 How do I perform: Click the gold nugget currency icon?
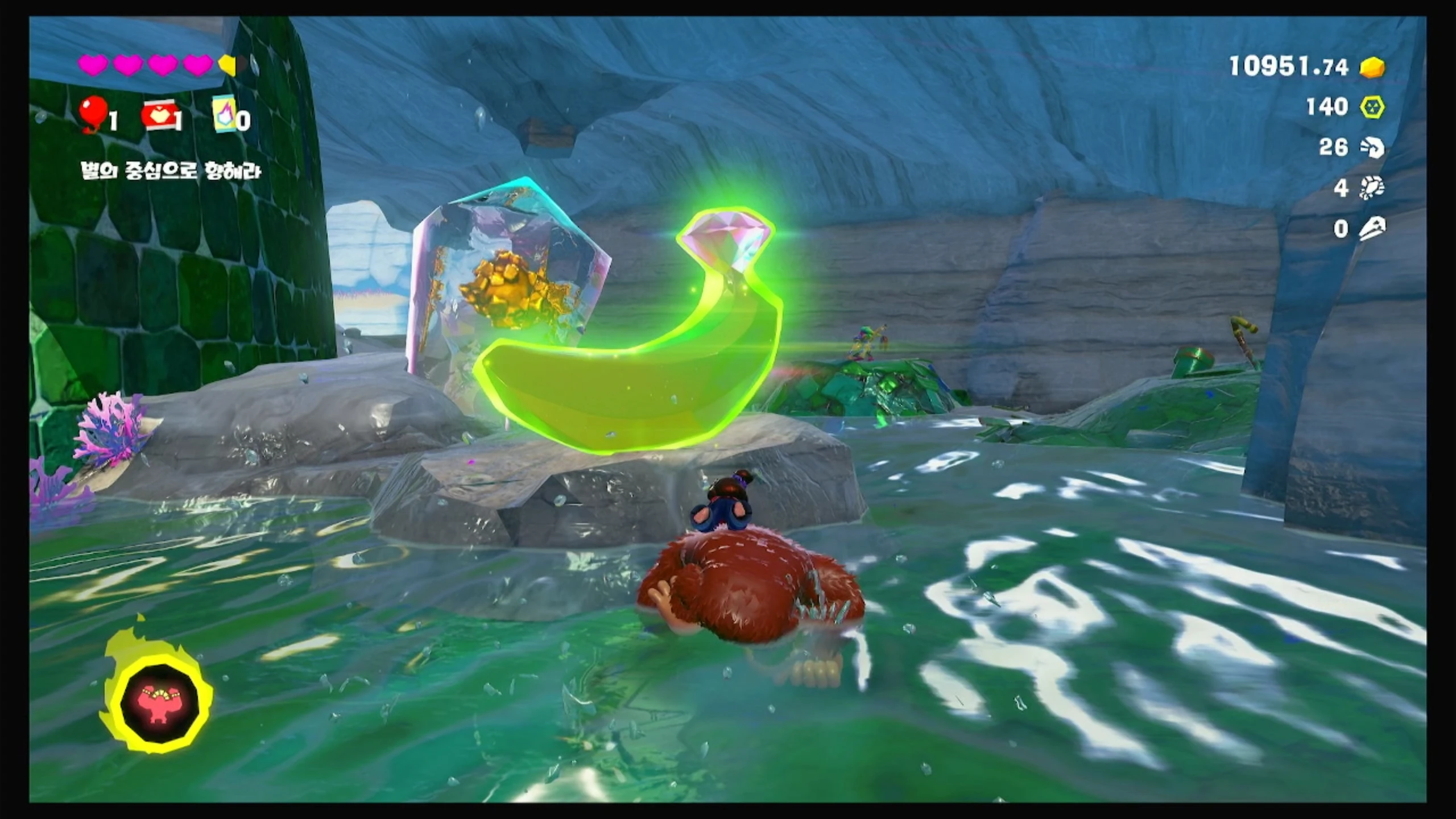coord(1372,68)
